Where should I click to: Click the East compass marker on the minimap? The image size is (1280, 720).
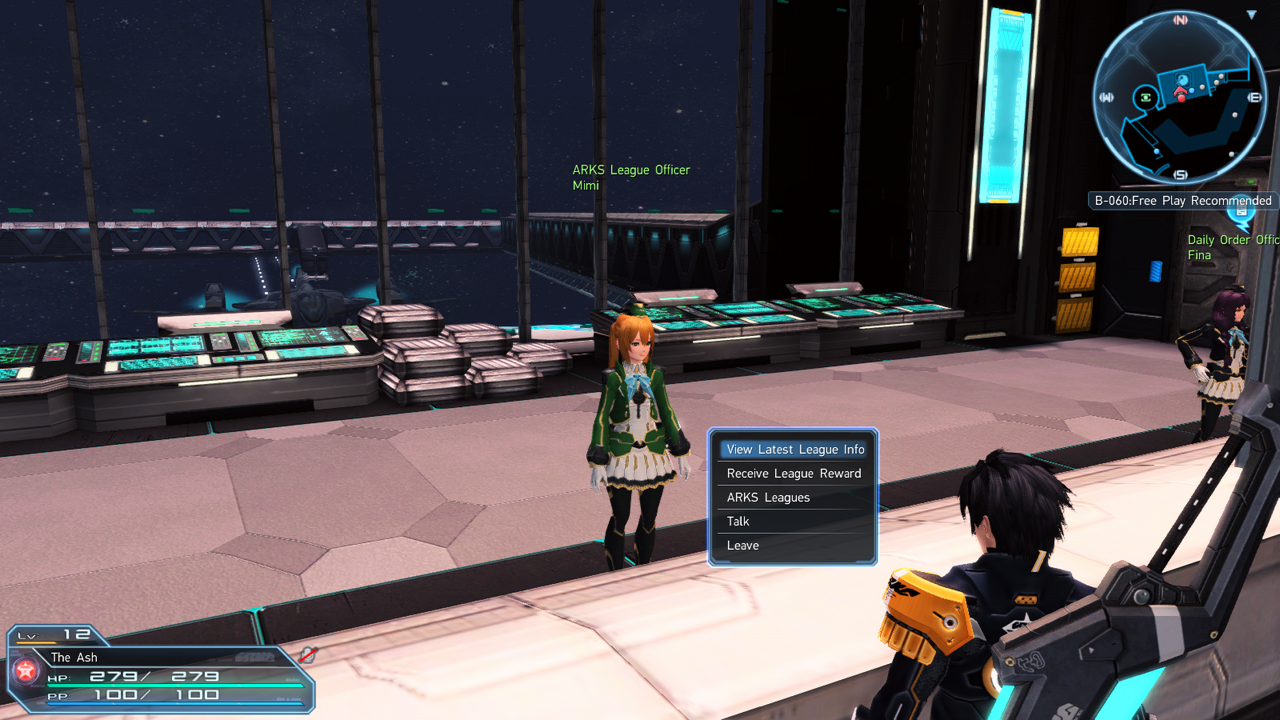coord(1253,96)
